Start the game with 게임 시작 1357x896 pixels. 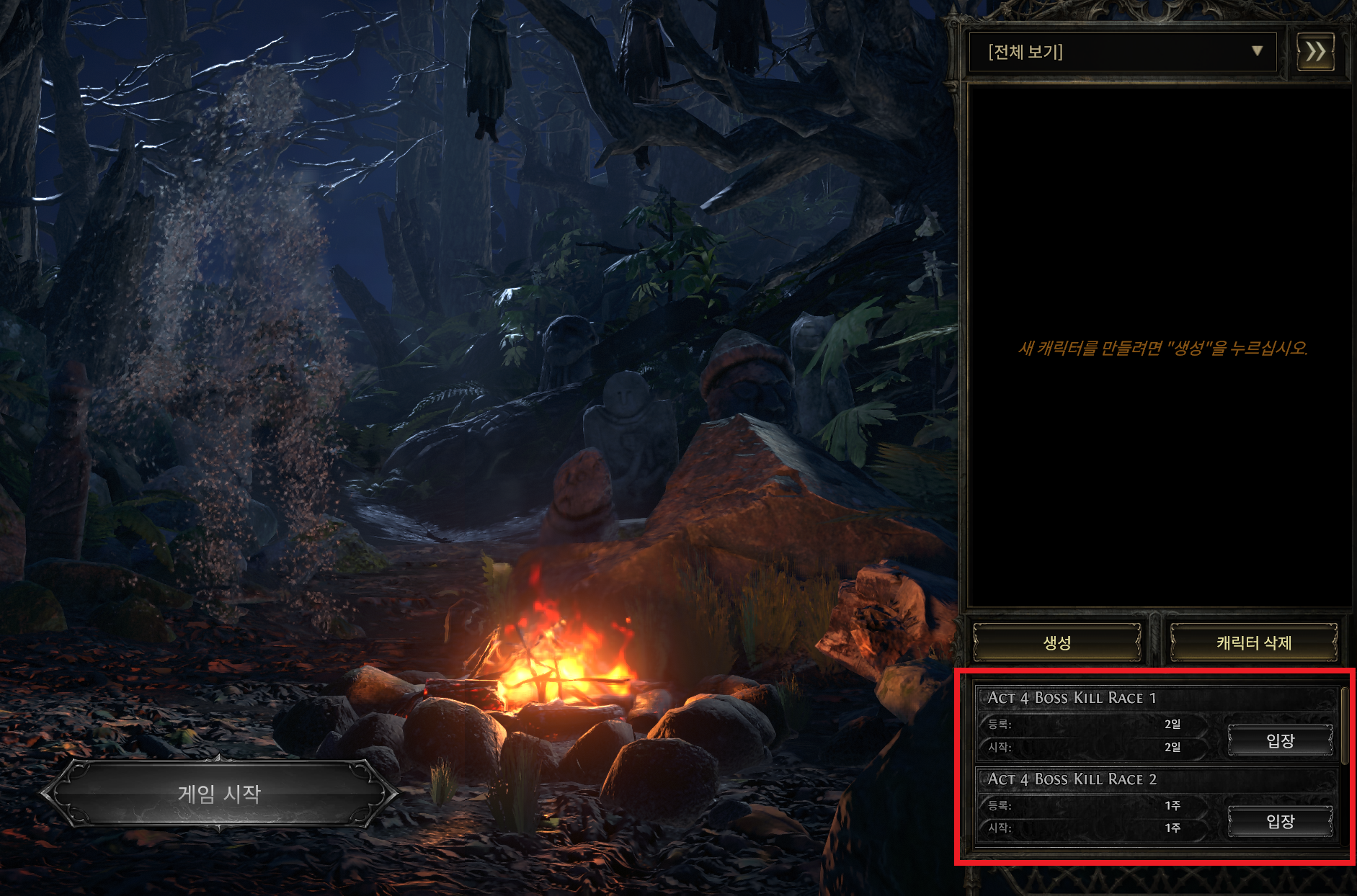219,794
